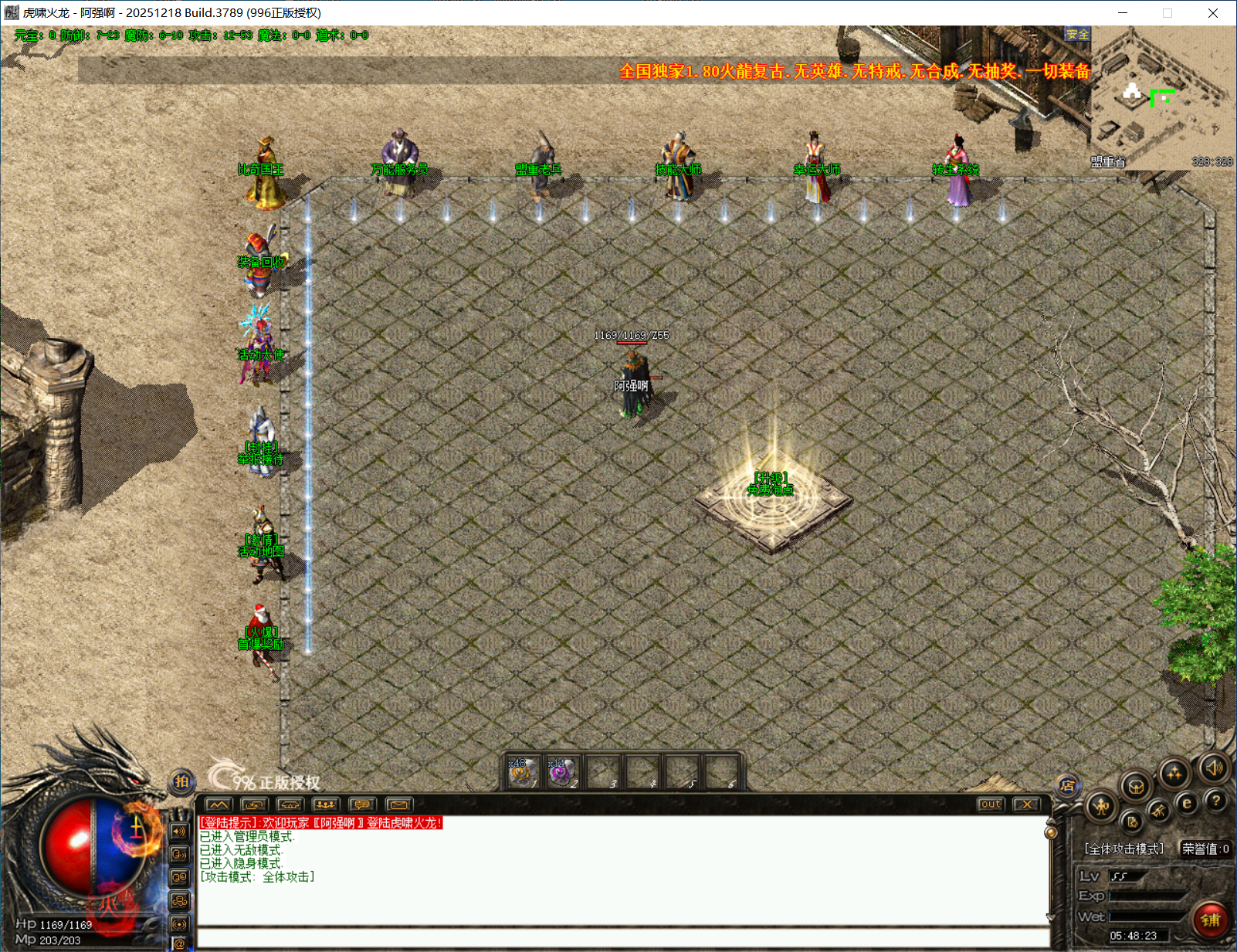This screenshot has width=1237, height=952.
Task: Click the "out" button to detach the chat window
Action: (x=990, y=805)
